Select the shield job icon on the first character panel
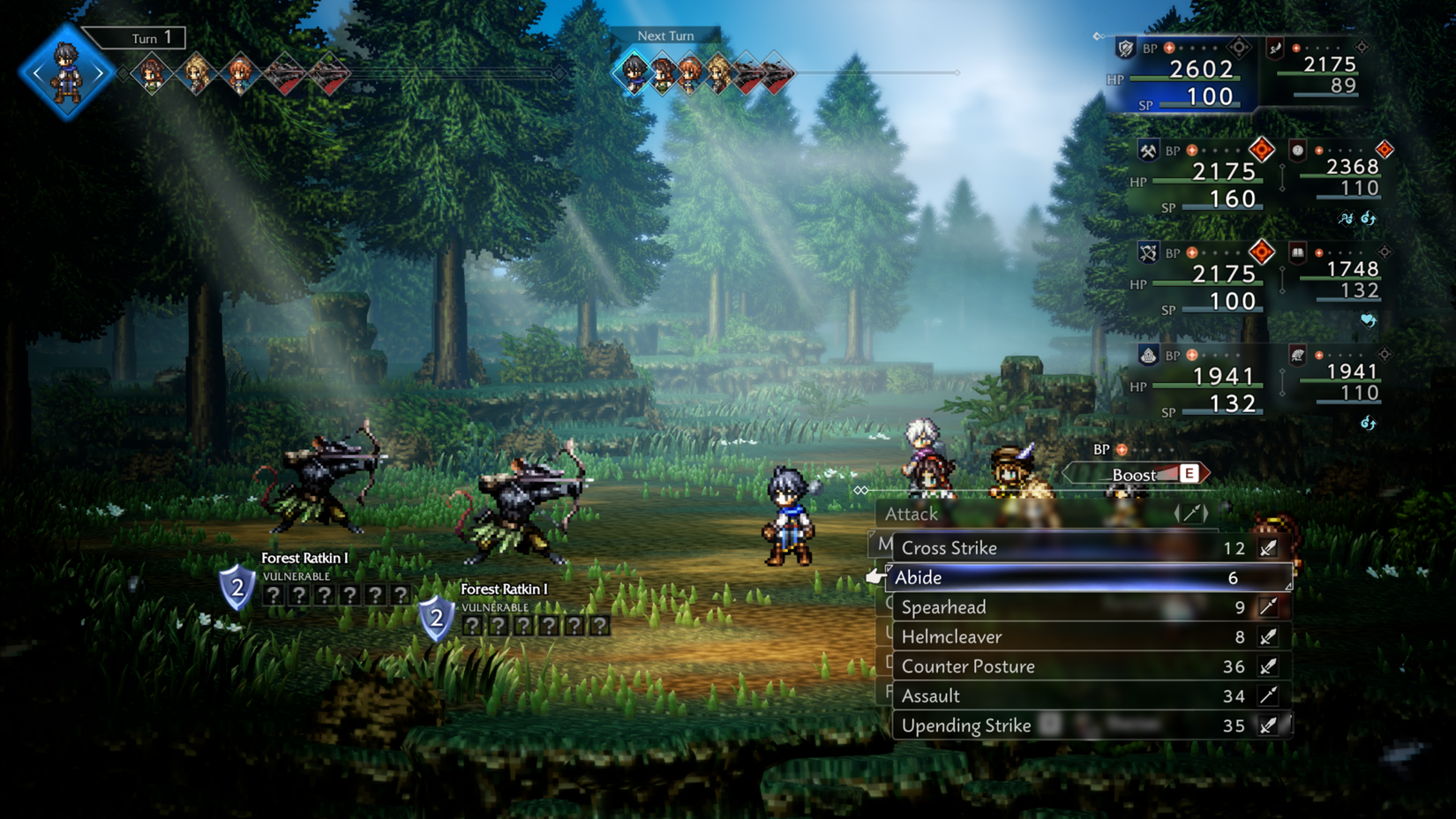Viewport: 1456px width, 819px height. (1126, 49)
